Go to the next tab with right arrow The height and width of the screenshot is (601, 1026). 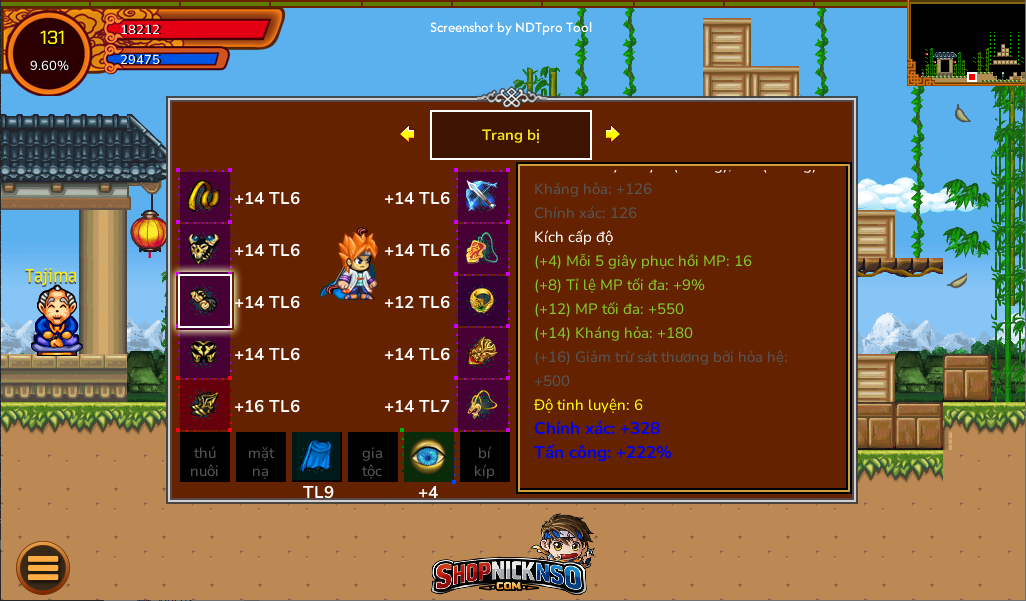tap(613, 134)
